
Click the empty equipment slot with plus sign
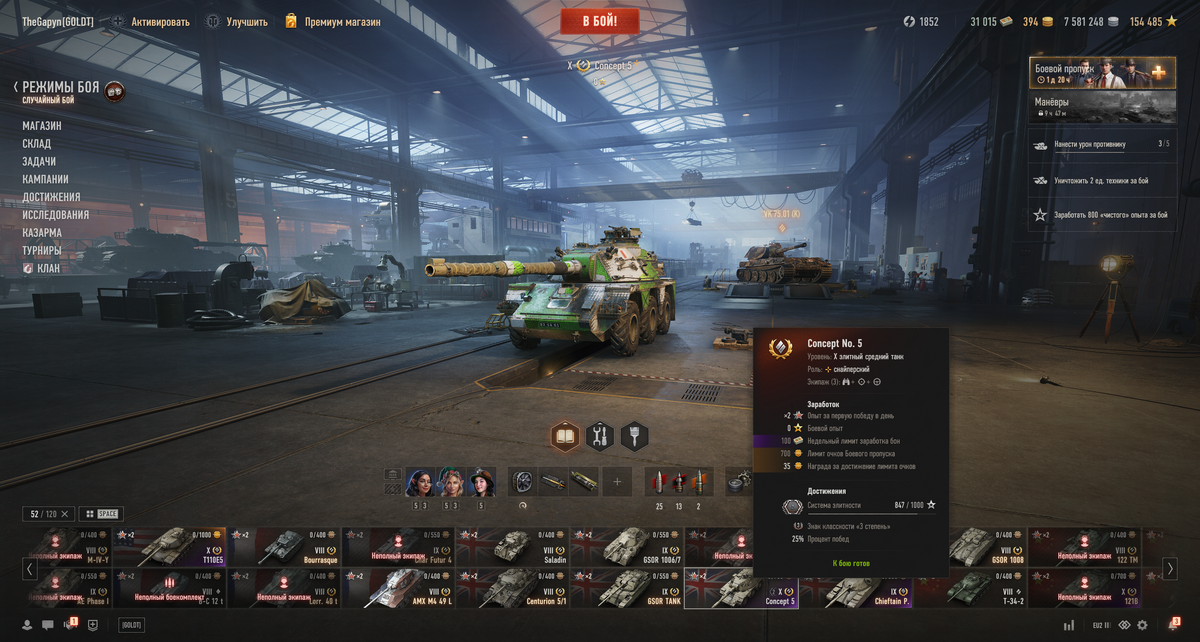pos(617,482)
